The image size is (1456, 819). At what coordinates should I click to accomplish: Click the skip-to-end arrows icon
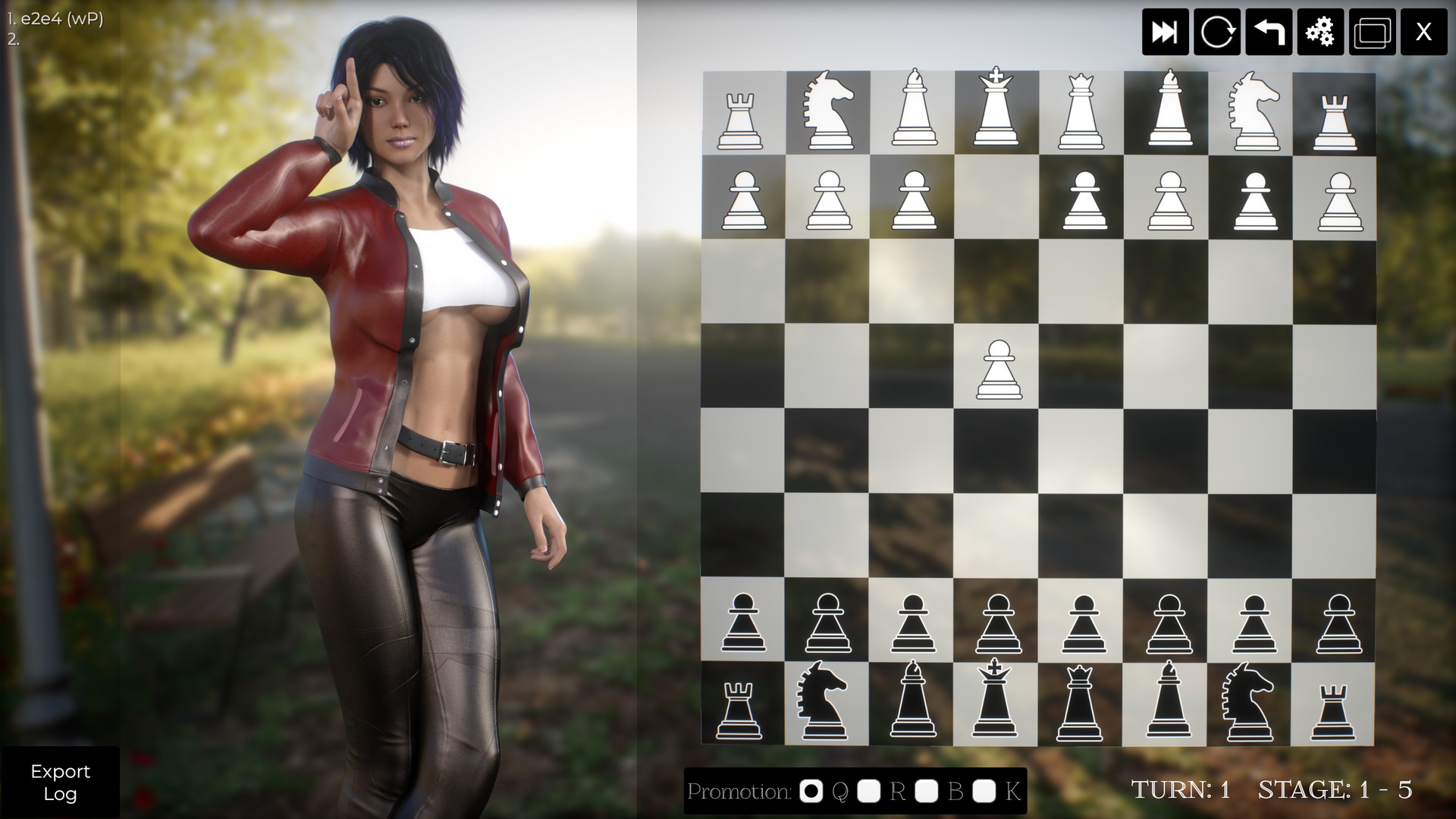(x=1166, y=32)
